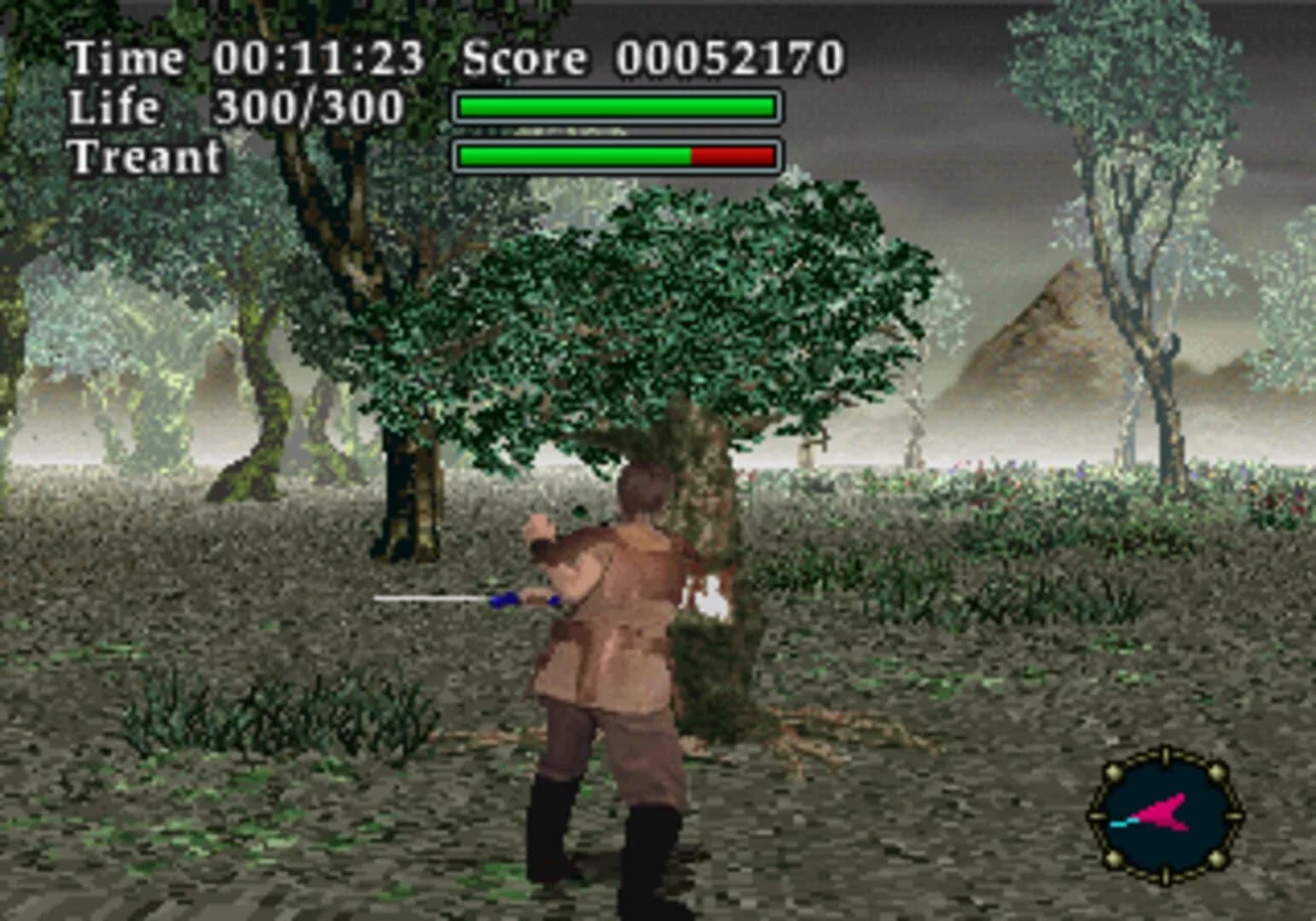Image resolution: width=1316 pixels, height=921 pixels.
Task: Click the Life 300/300 readout
Action: (x=307, y=106)
